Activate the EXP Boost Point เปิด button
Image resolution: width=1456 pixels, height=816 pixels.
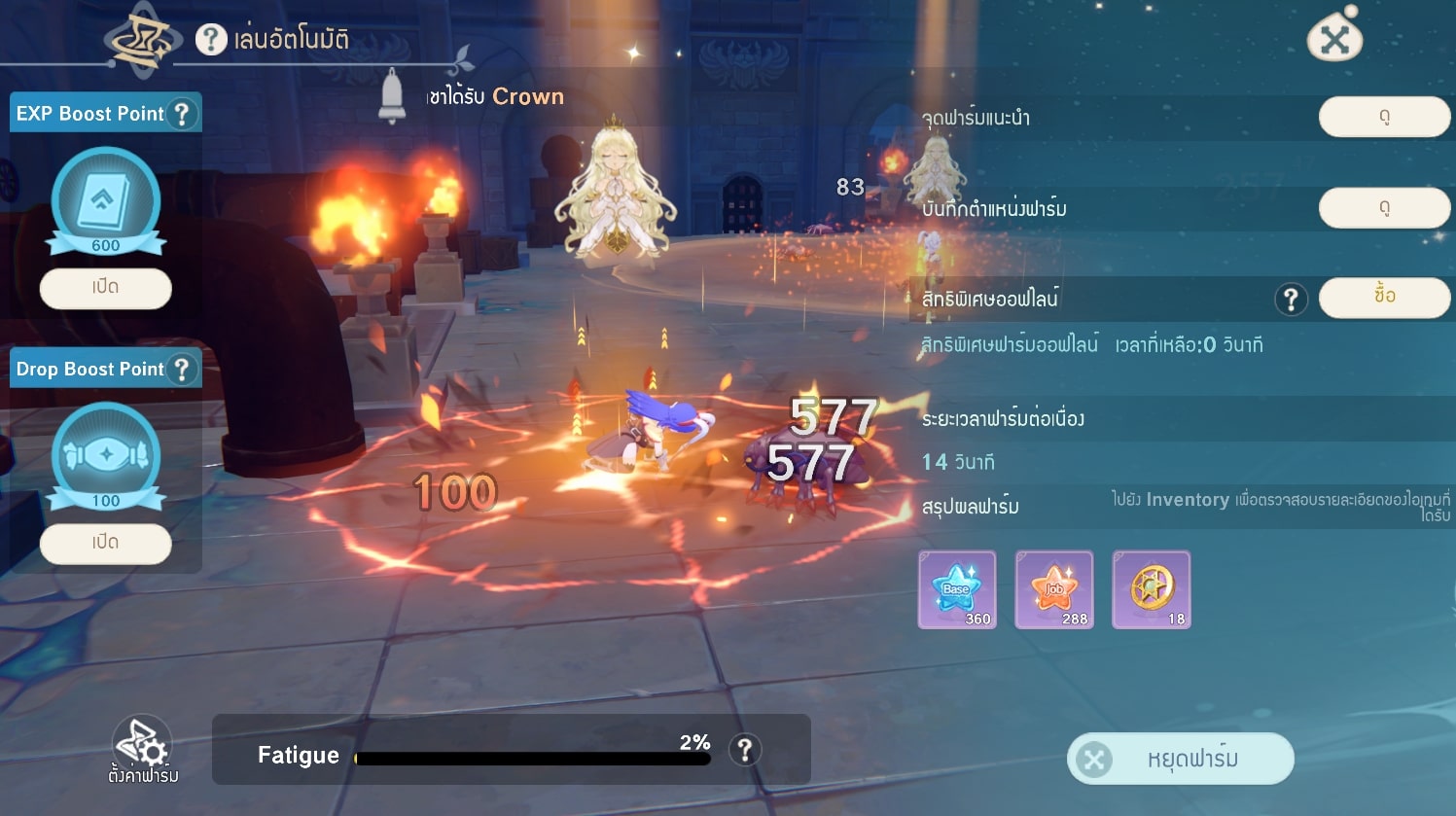pyautogui.click(x=105, y=288)
